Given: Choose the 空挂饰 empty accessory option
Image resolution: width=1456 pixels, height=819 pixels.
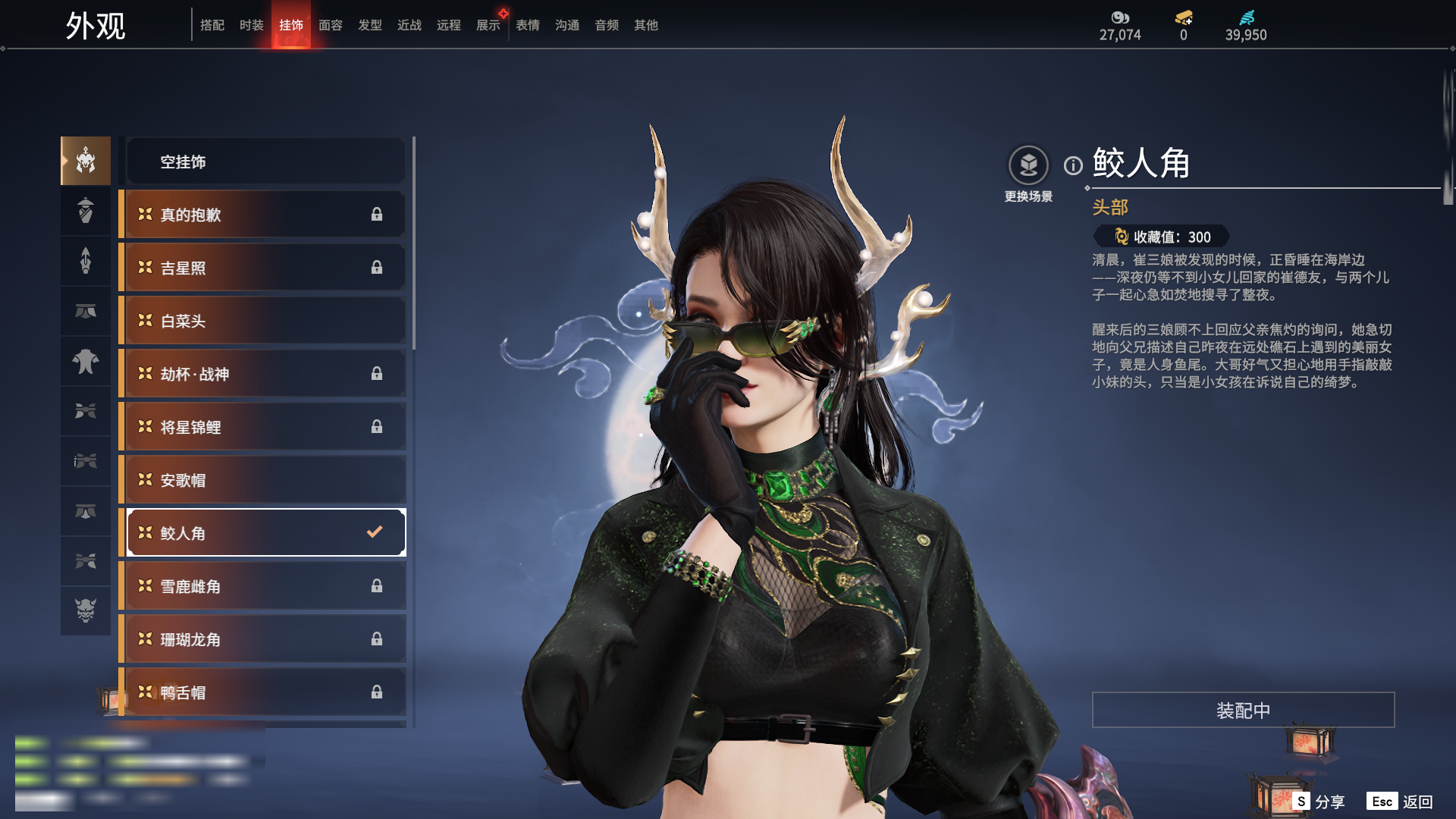Looking at the screenshot, I should (265, 162).
